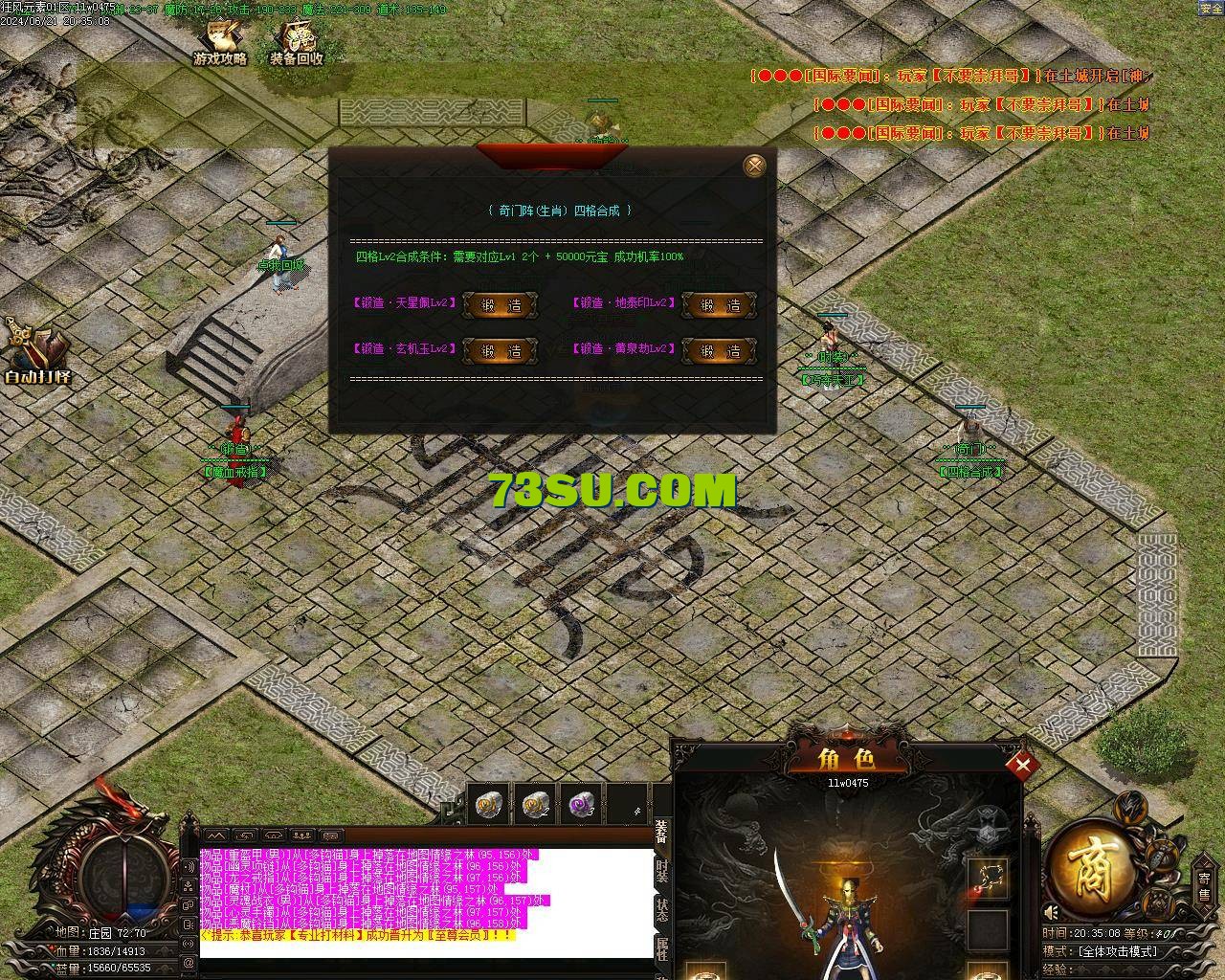Open the 游戏攻略 game guide
Image resolution: width=1225 pixels, height=980 pixels.
[220, 44]
